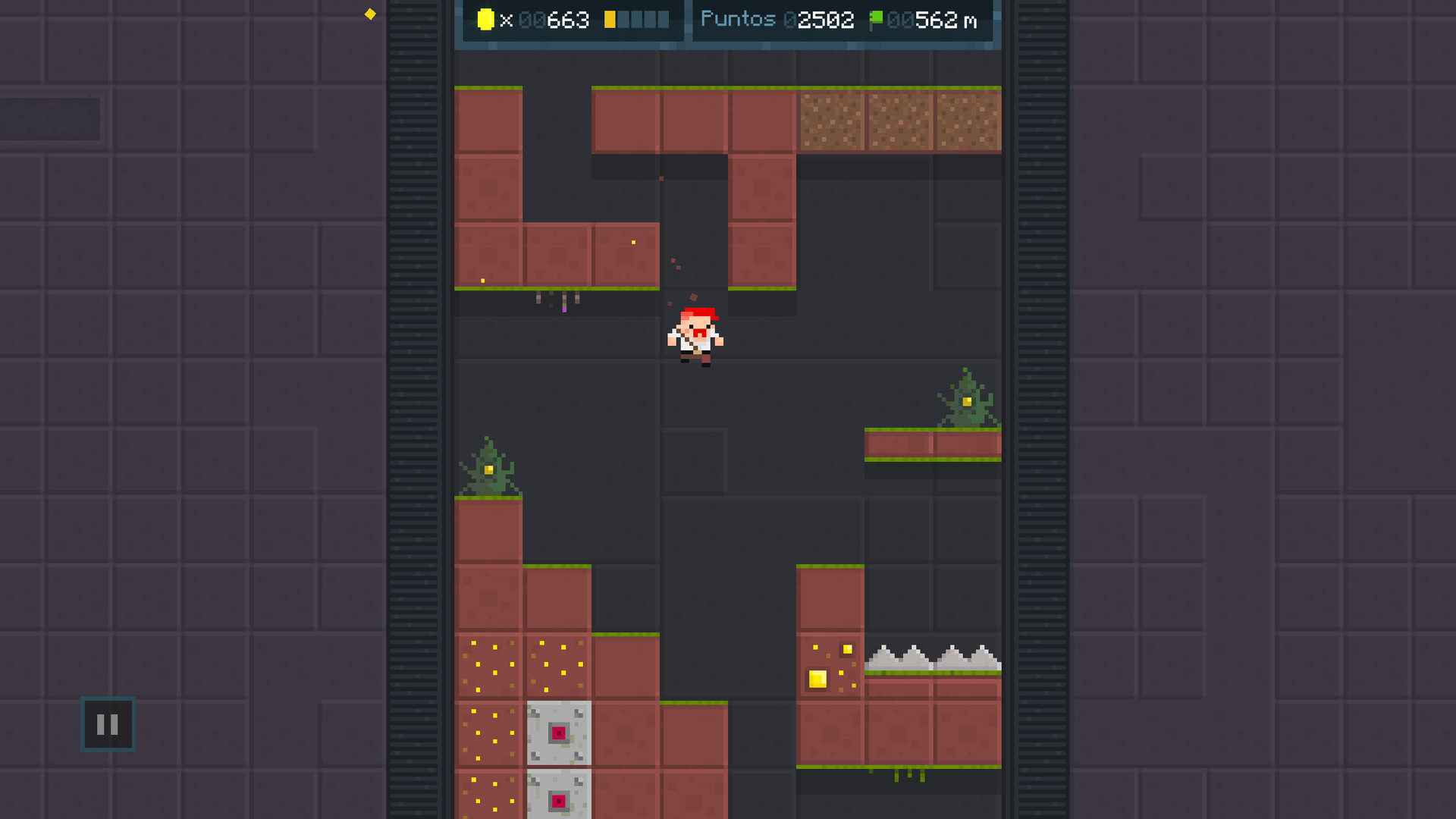Screen dimensions: 1456x819
Task: Click the floating yellow diamond near the top left
Action: point(370,13)
